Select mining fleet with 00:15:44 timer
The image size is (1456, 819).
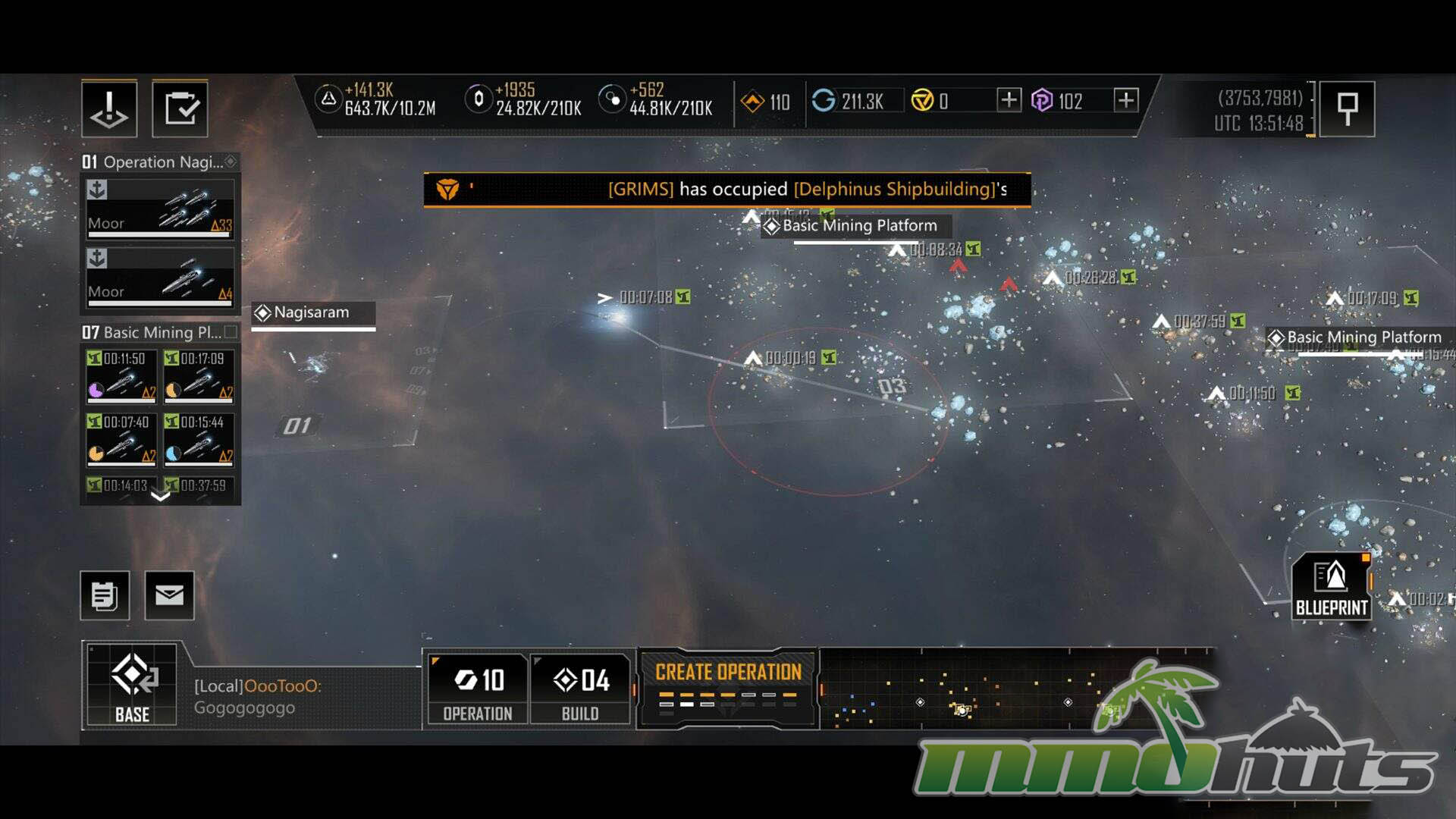(x=199, y=438)
